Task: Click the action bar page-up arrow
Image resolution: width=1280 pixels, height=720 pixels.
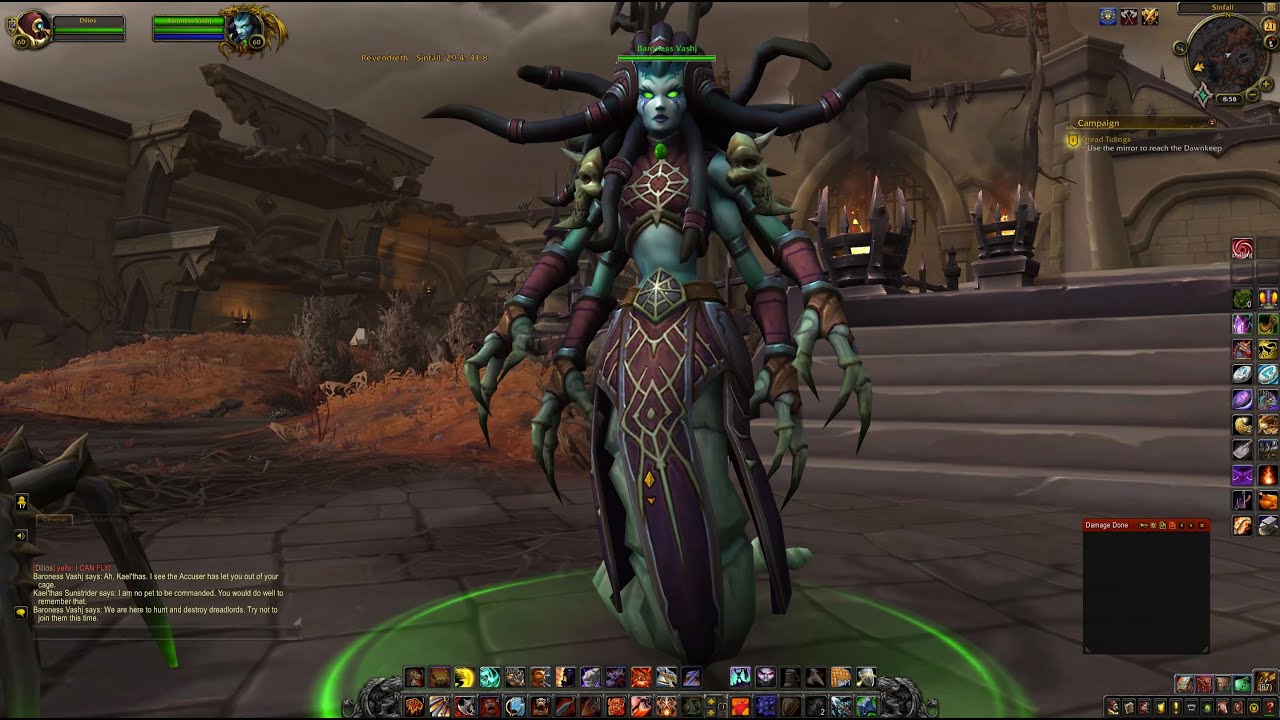Action: coord(712,700)
